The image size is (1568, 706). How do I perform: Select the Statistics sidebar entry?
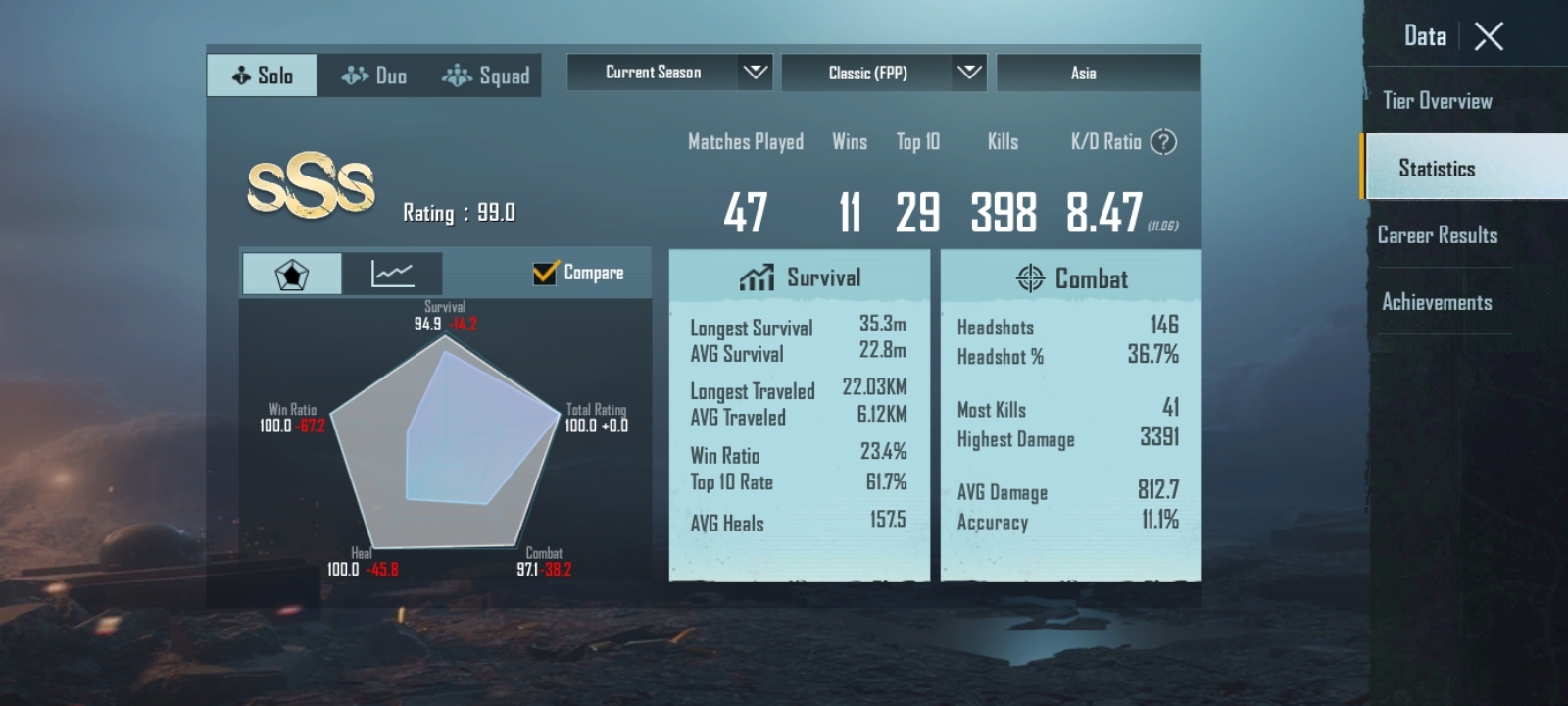pos(1437,168)
